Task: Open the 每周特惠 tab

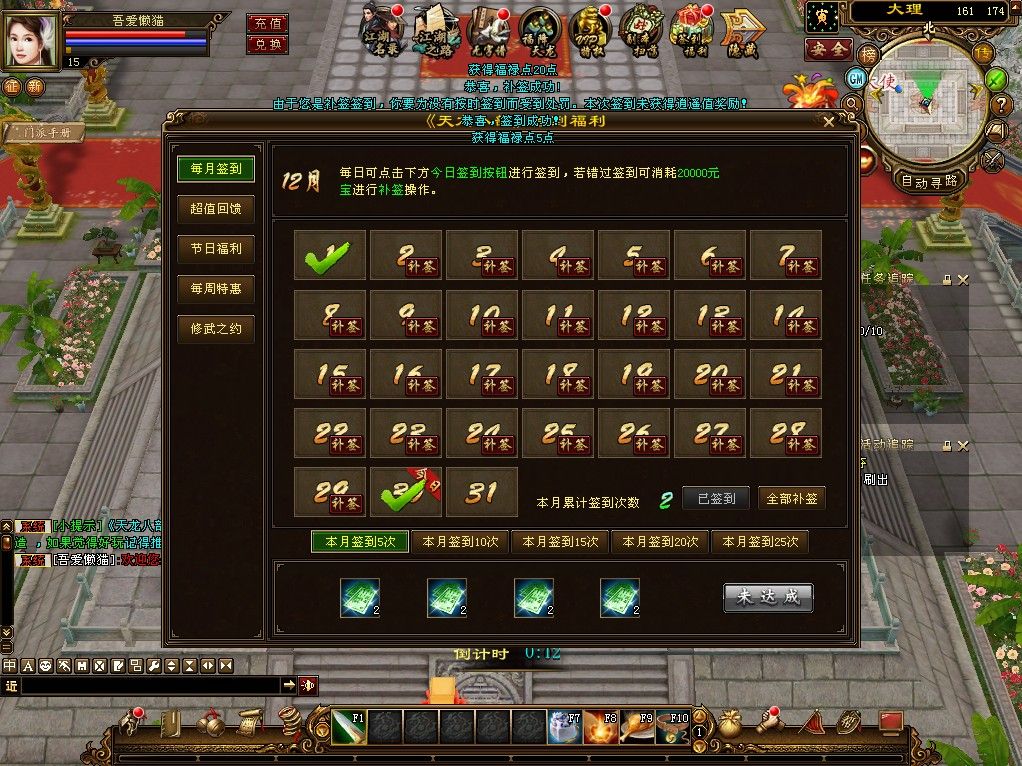Action: tap(215, 289)
